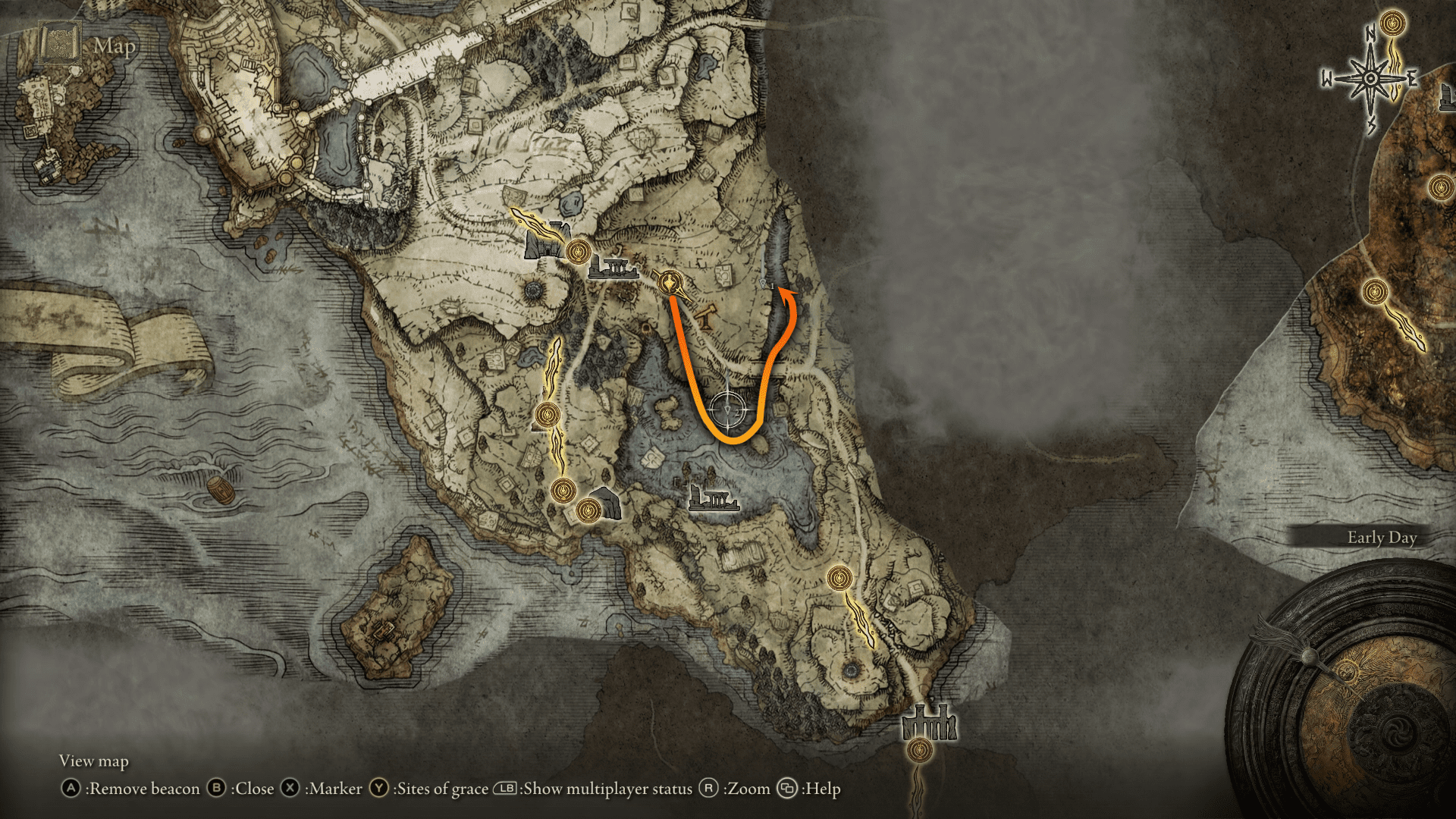
Task: Open the map legend icon beside the Map title
Action: pyautogui.click(x=58, y=43)
